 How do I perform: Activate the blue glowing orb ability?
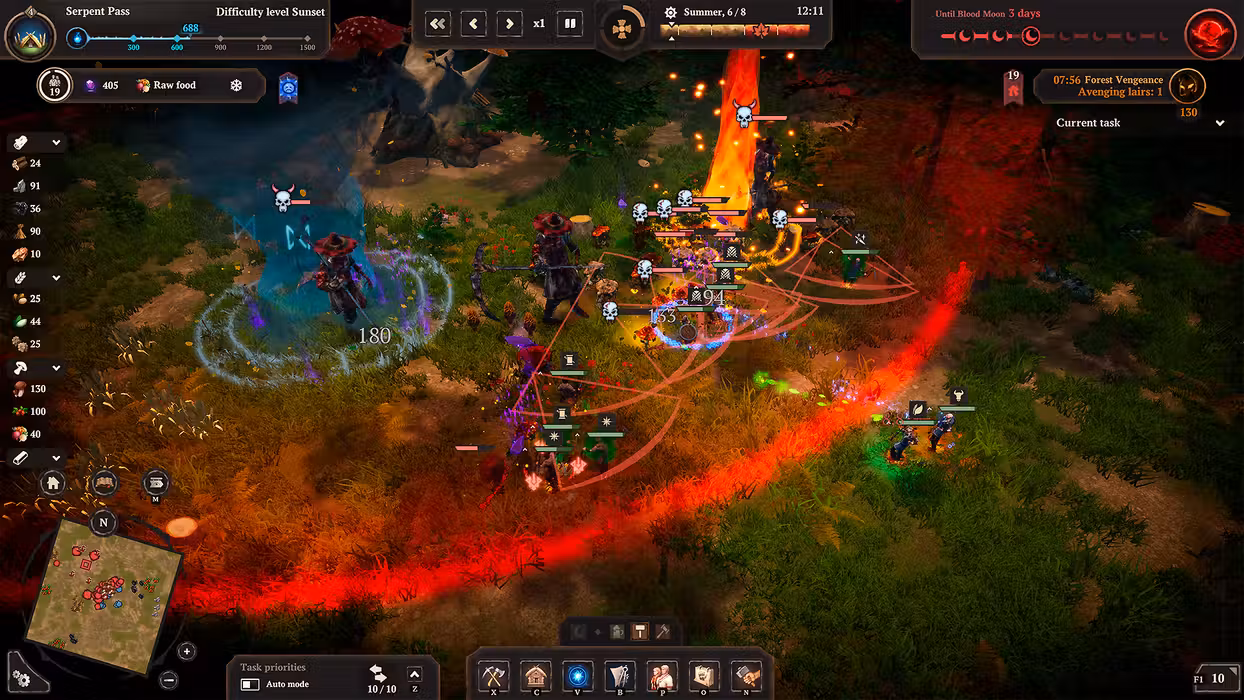pyautogui.click(x=578, y=676)
